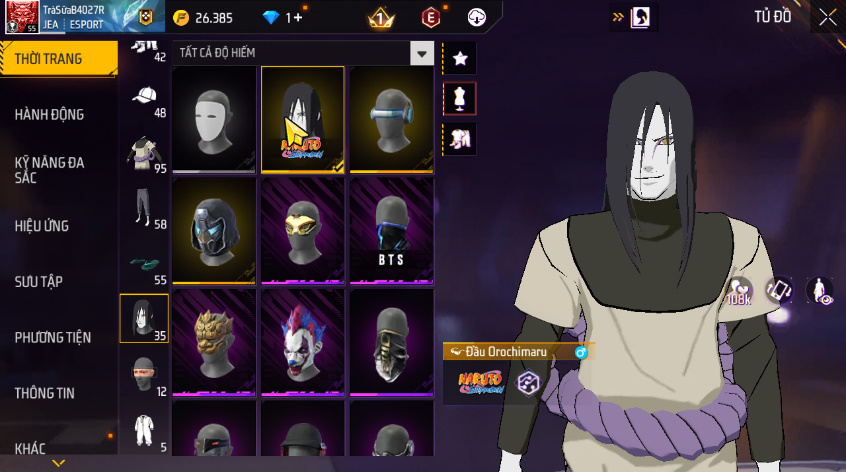This screenshot has height=472, width=846.
Task: Select the KỸ NĂNG ĐA SẮC tab
Action: pyautogui.click(x=50, y=169)
